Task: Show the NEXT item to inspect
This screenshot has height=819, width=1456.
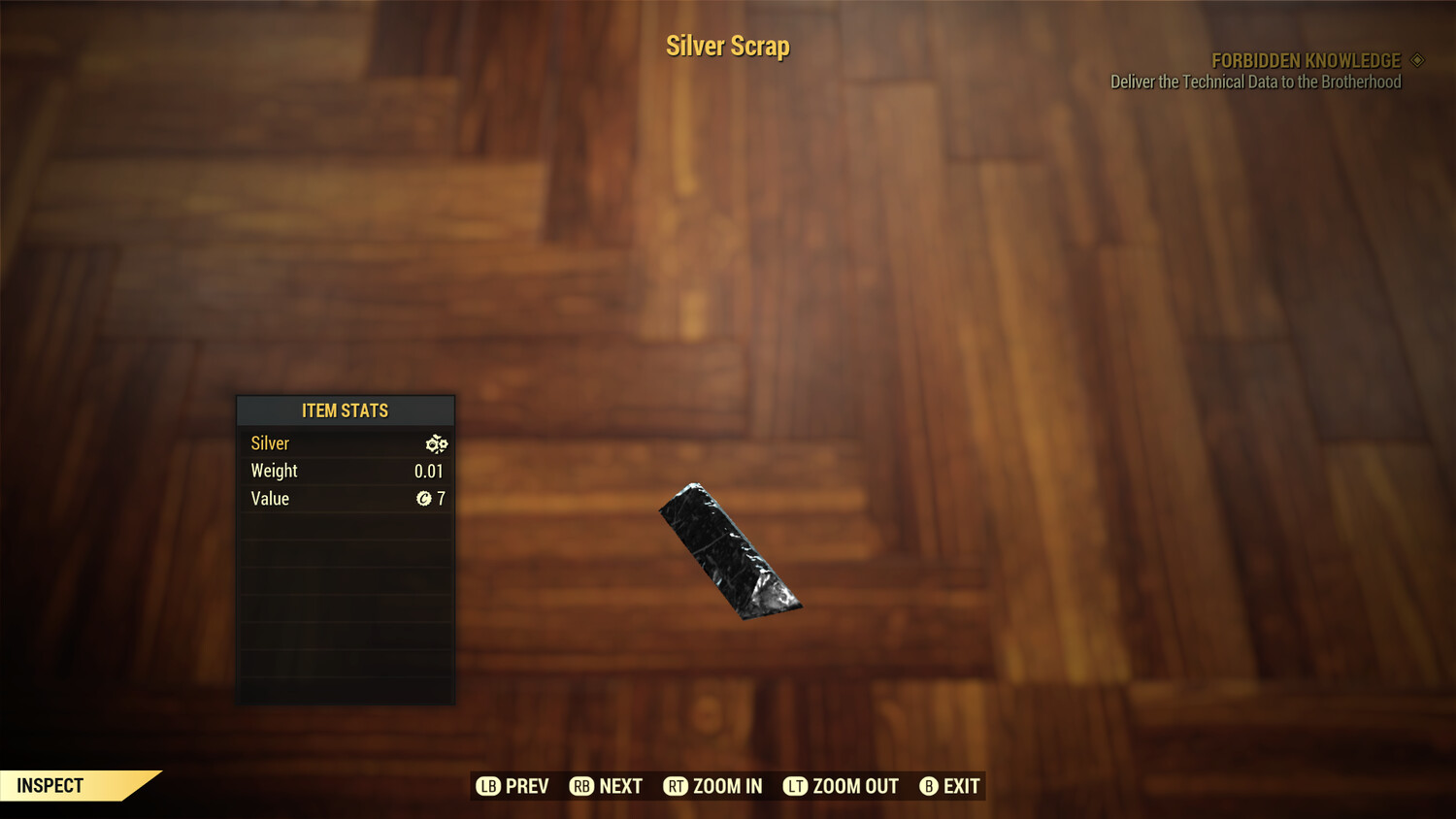Action: [x=607, y=786]
